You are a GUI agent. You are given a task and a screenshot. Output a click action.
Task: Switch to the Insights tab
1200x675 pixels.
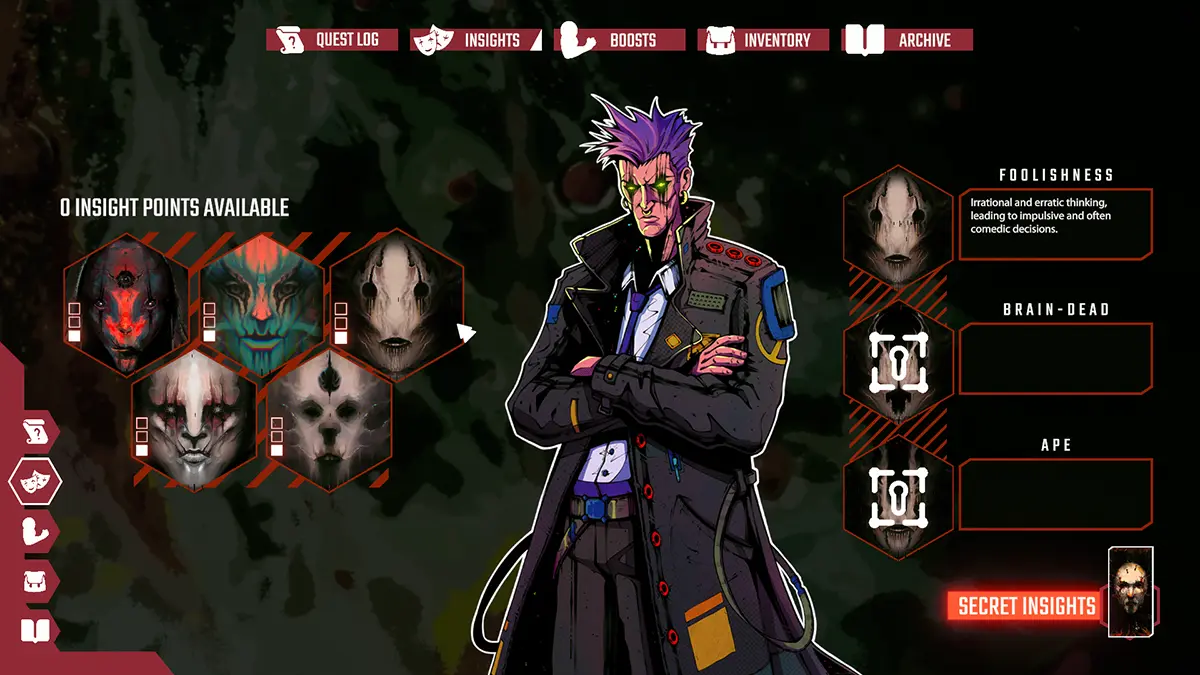479,40
